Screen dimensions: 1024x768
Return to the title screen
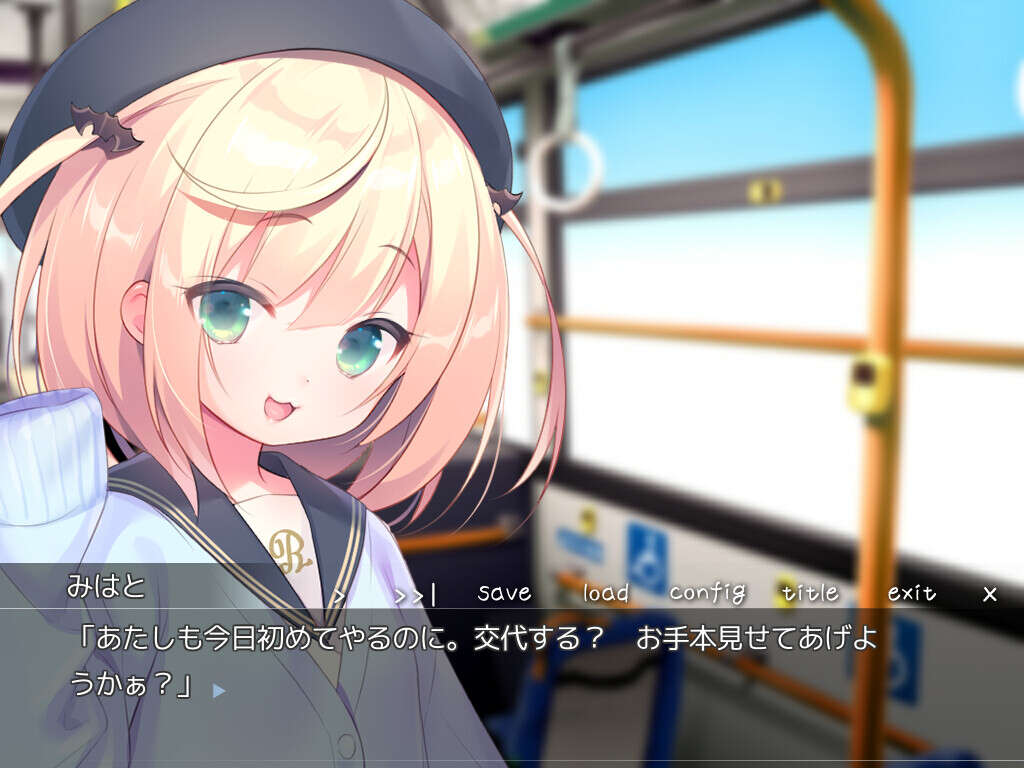tap(810, 592)
